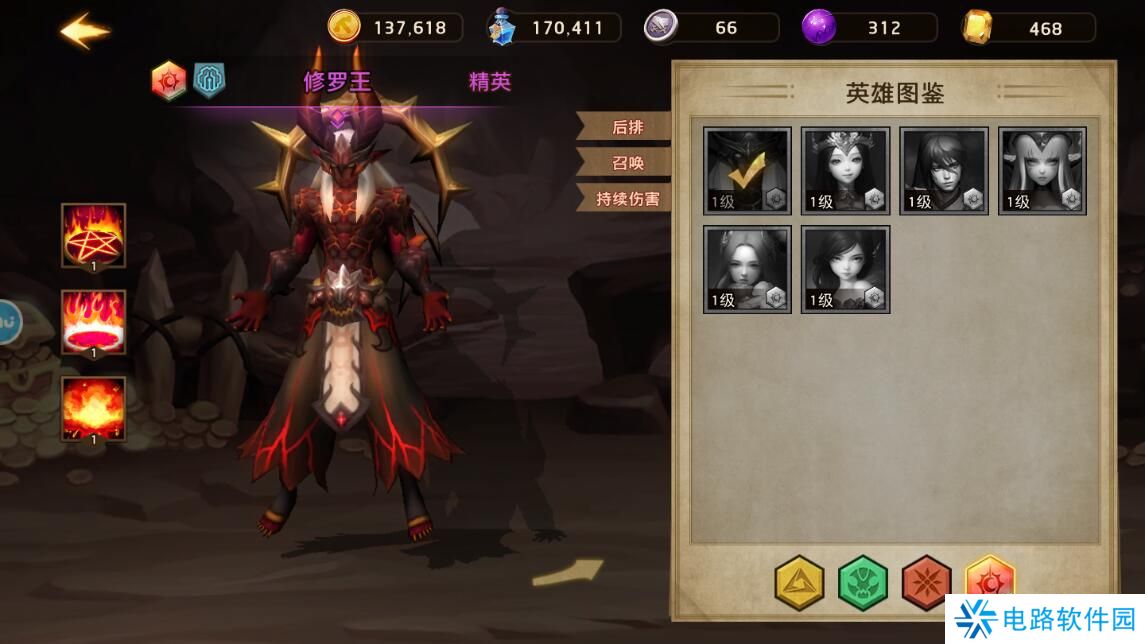Select the flaming pentagram skill icon
1145x644 pixels.
click(x=93, y=235)
